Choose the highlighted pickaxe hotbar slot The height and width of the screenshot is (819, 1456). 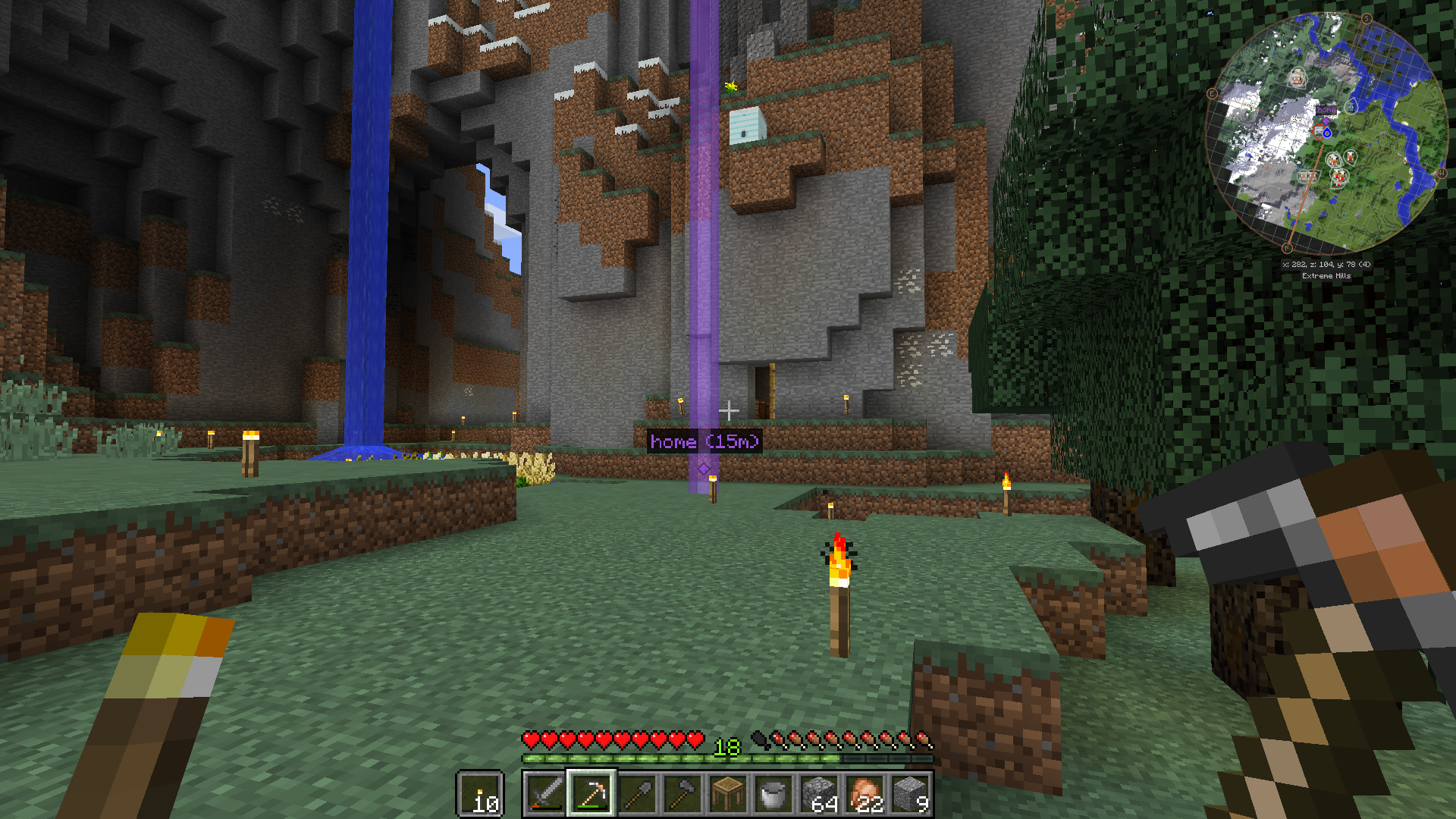click(x=591, y=794)
